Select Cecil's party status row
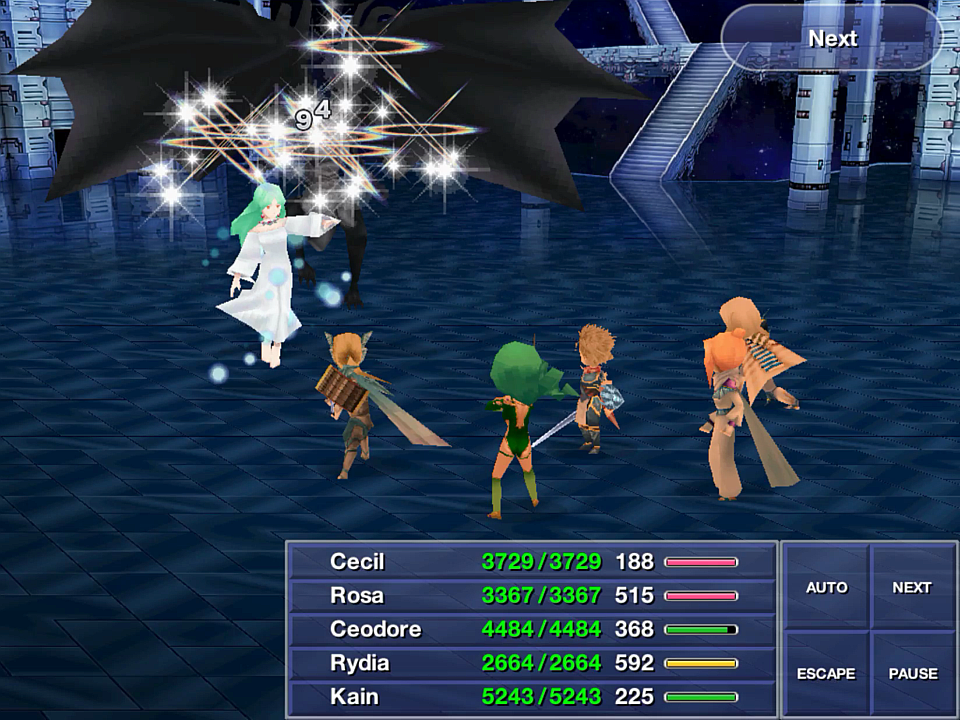 (532, 562)
